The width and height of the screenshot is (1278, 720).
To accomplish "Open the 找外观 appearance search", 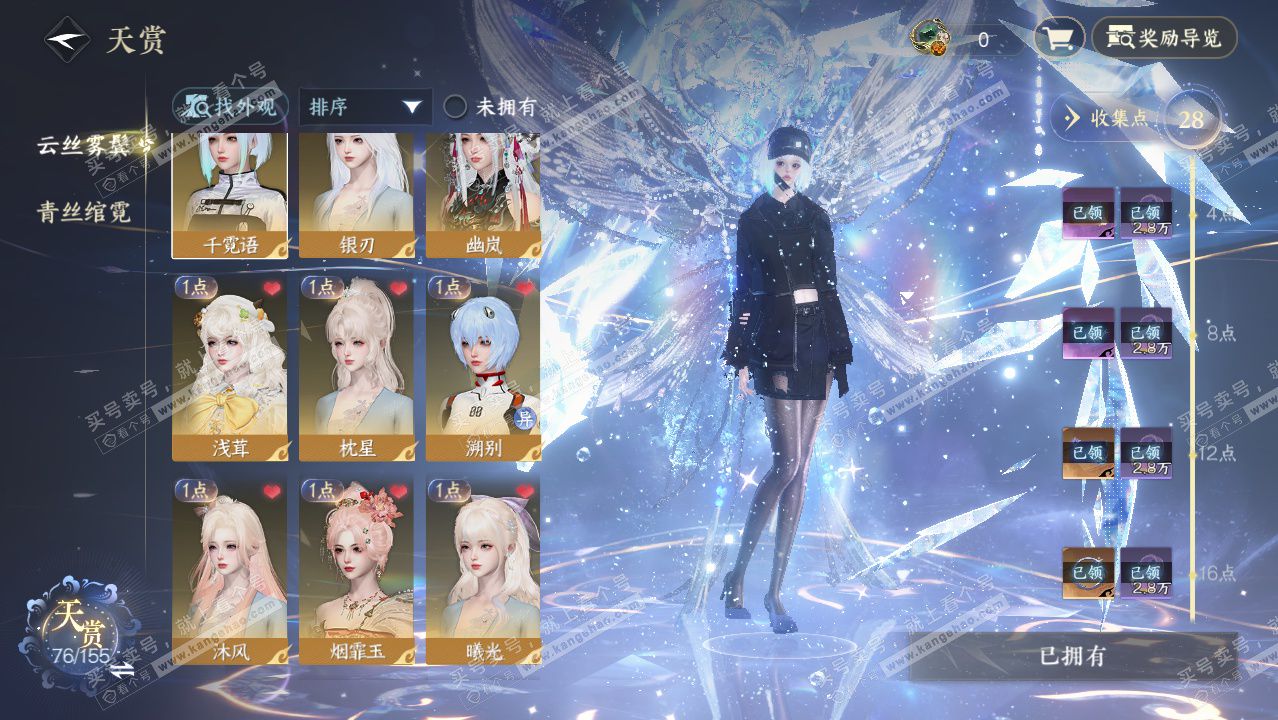I will [231, 106].
